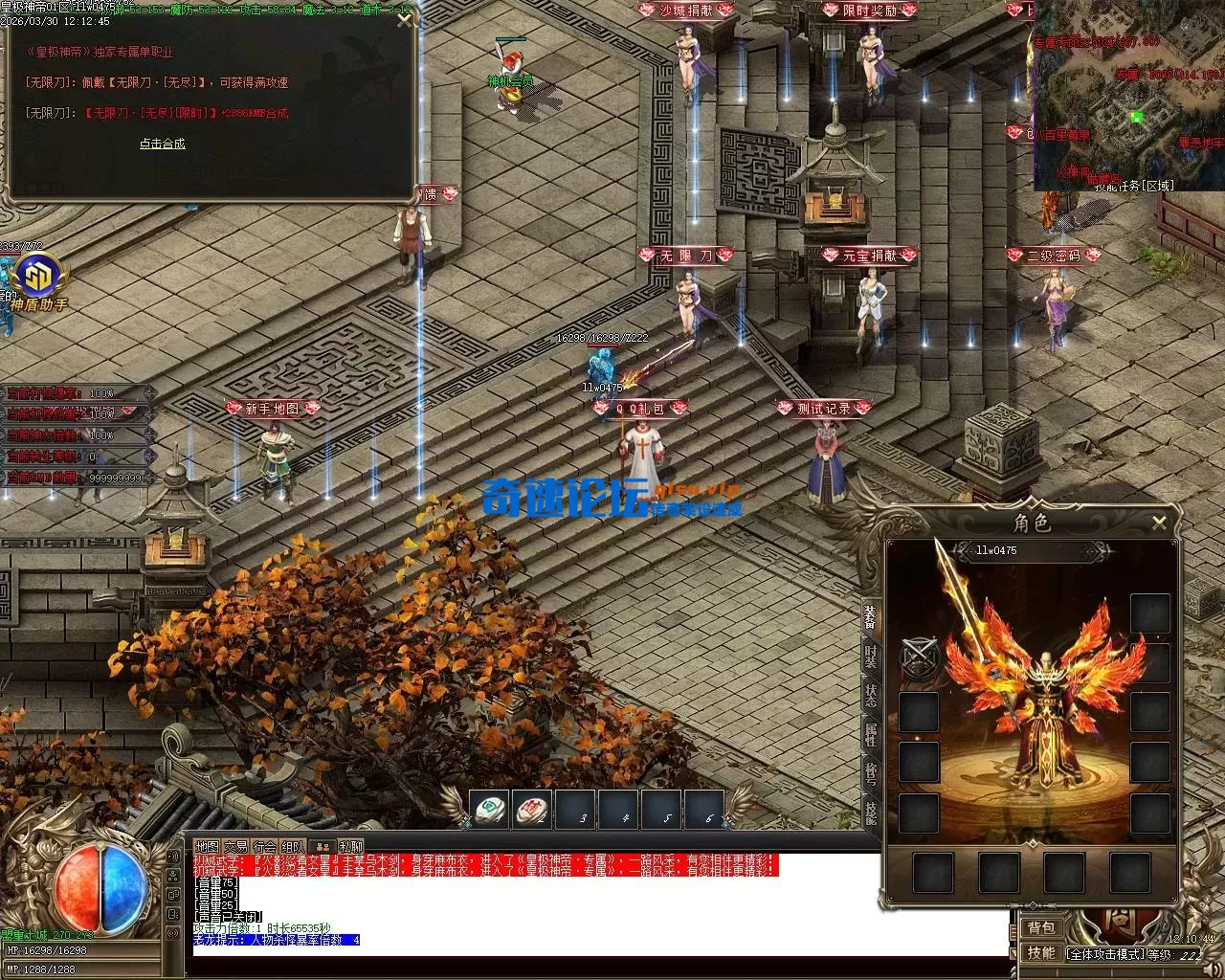Open the 背包 backpack button

click(x=1041, y=927)
